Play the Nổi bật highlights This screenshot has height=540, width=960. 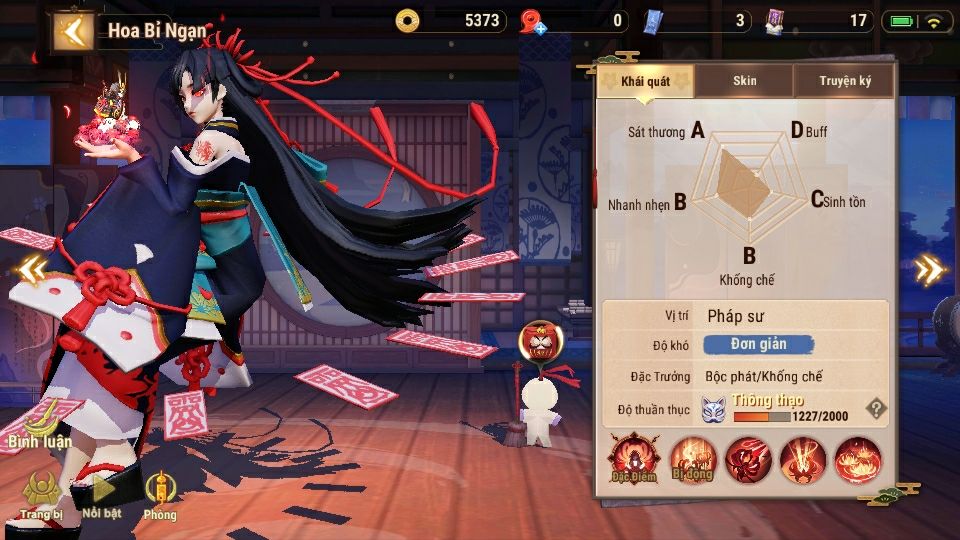click(102, 494)
